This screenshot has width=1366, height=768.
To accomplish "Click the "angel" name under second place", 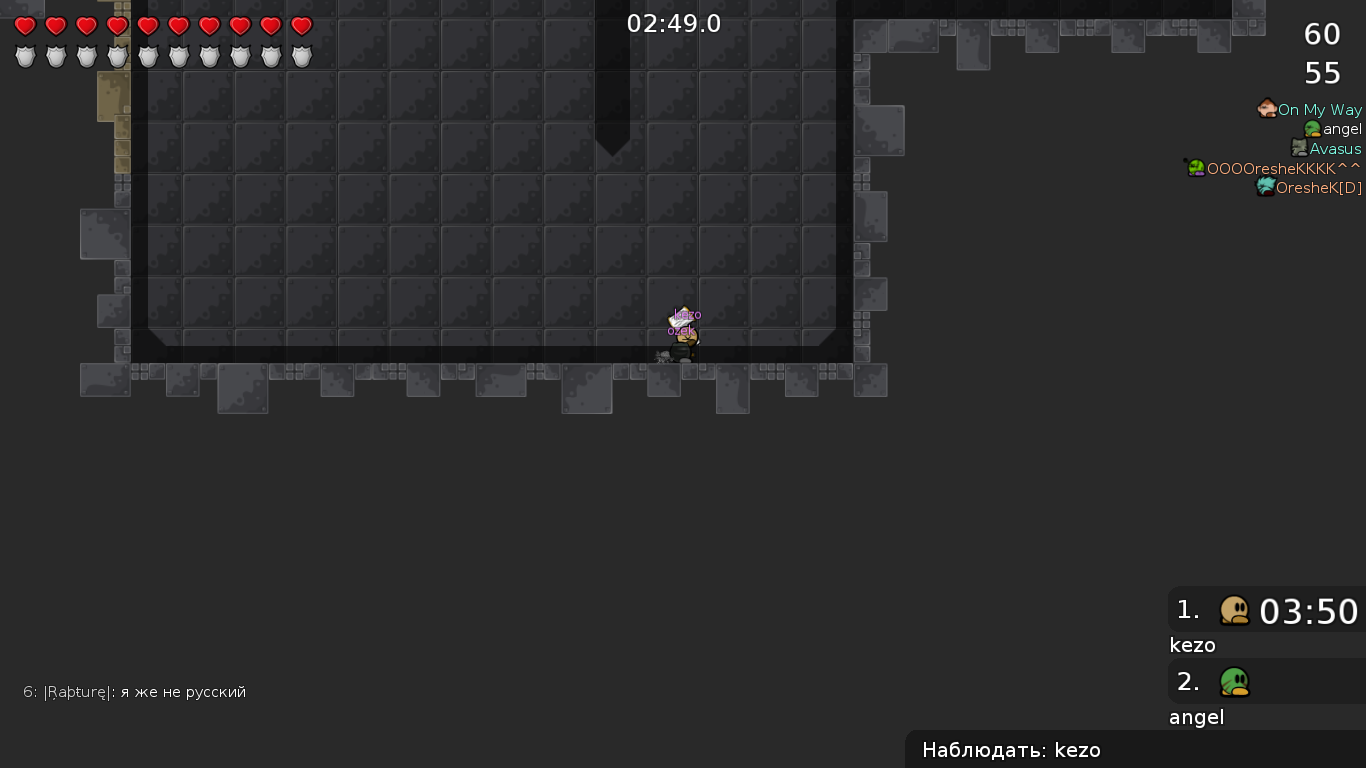I will point(1196,717).
